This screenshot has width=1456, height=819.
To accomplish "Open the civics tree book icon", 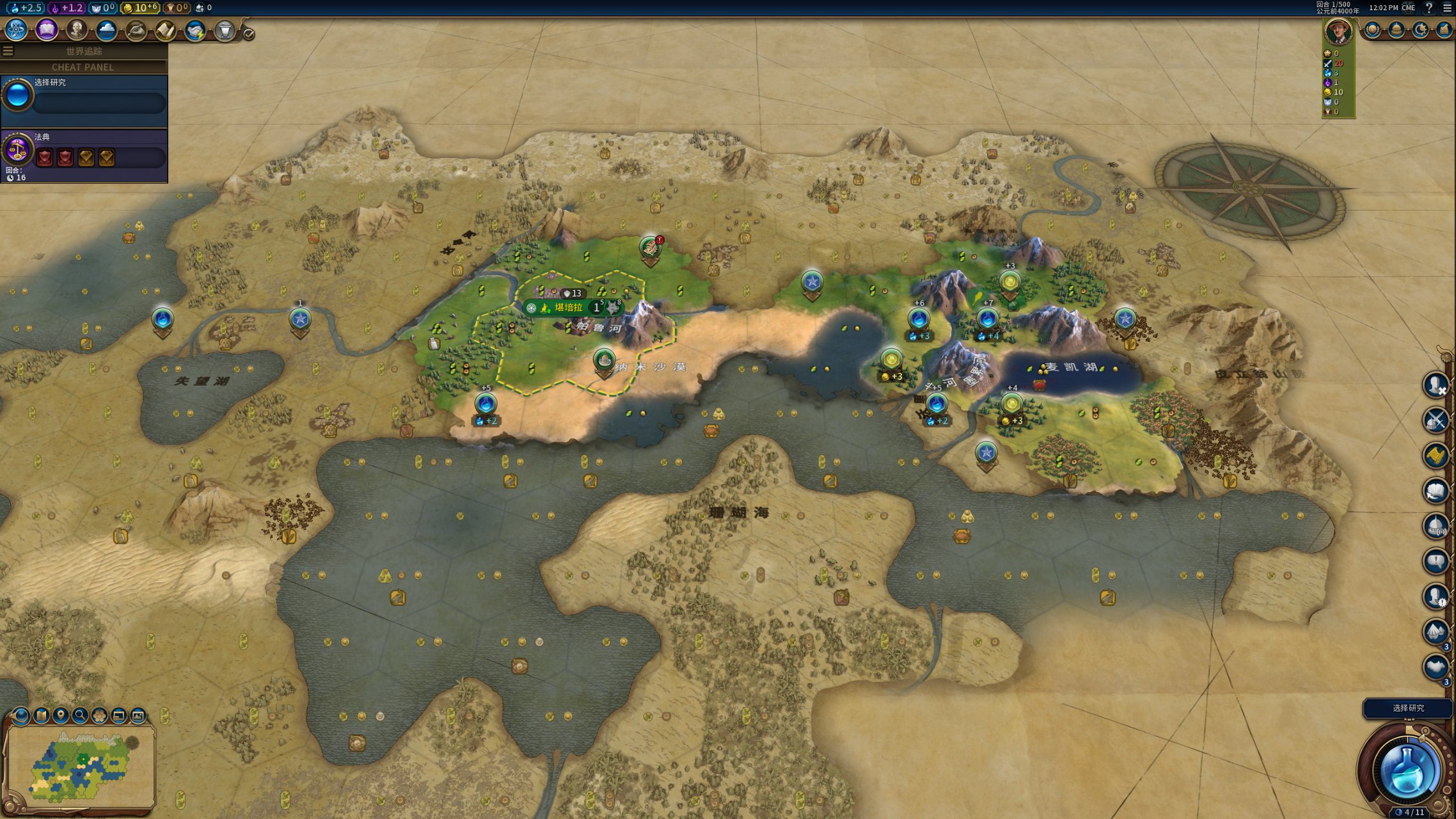I will point(47,29).
